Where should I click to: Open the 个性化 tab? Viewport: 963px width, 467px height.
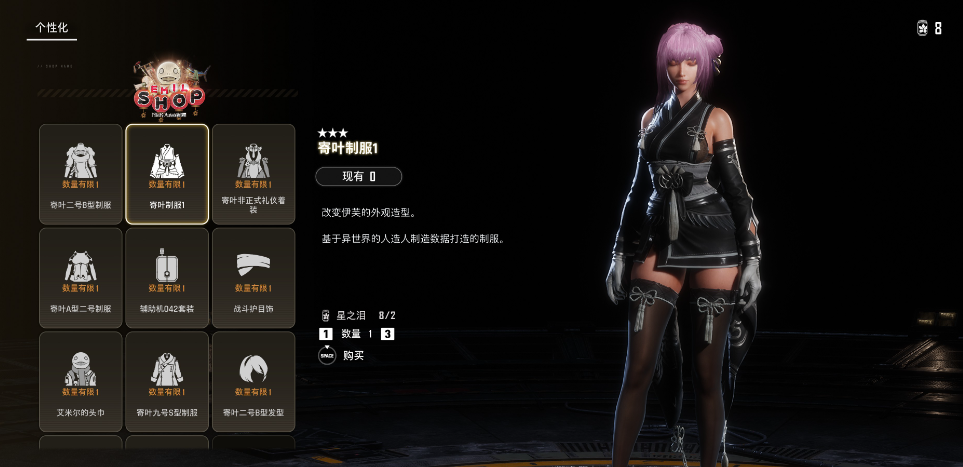pos(51,28)
